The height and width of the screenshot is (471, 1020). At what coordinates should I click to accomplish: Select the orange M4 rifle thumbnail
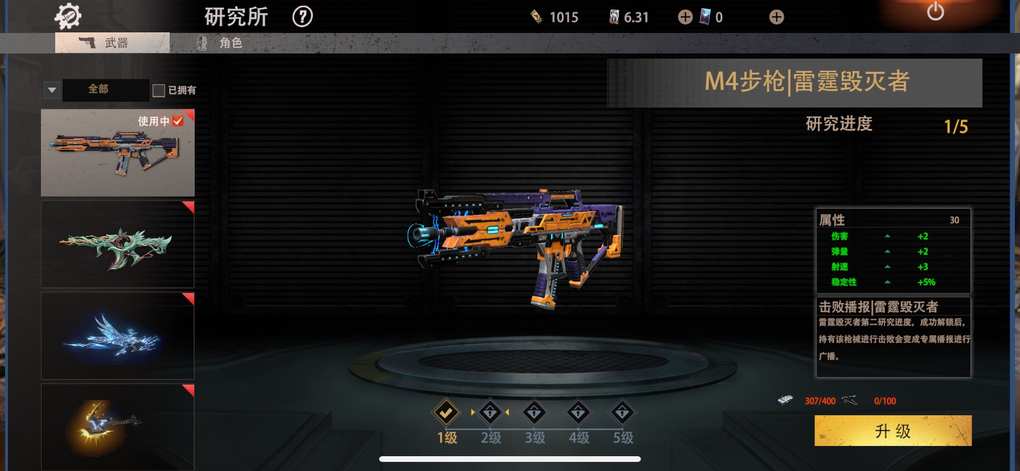(x=117, y=152)
